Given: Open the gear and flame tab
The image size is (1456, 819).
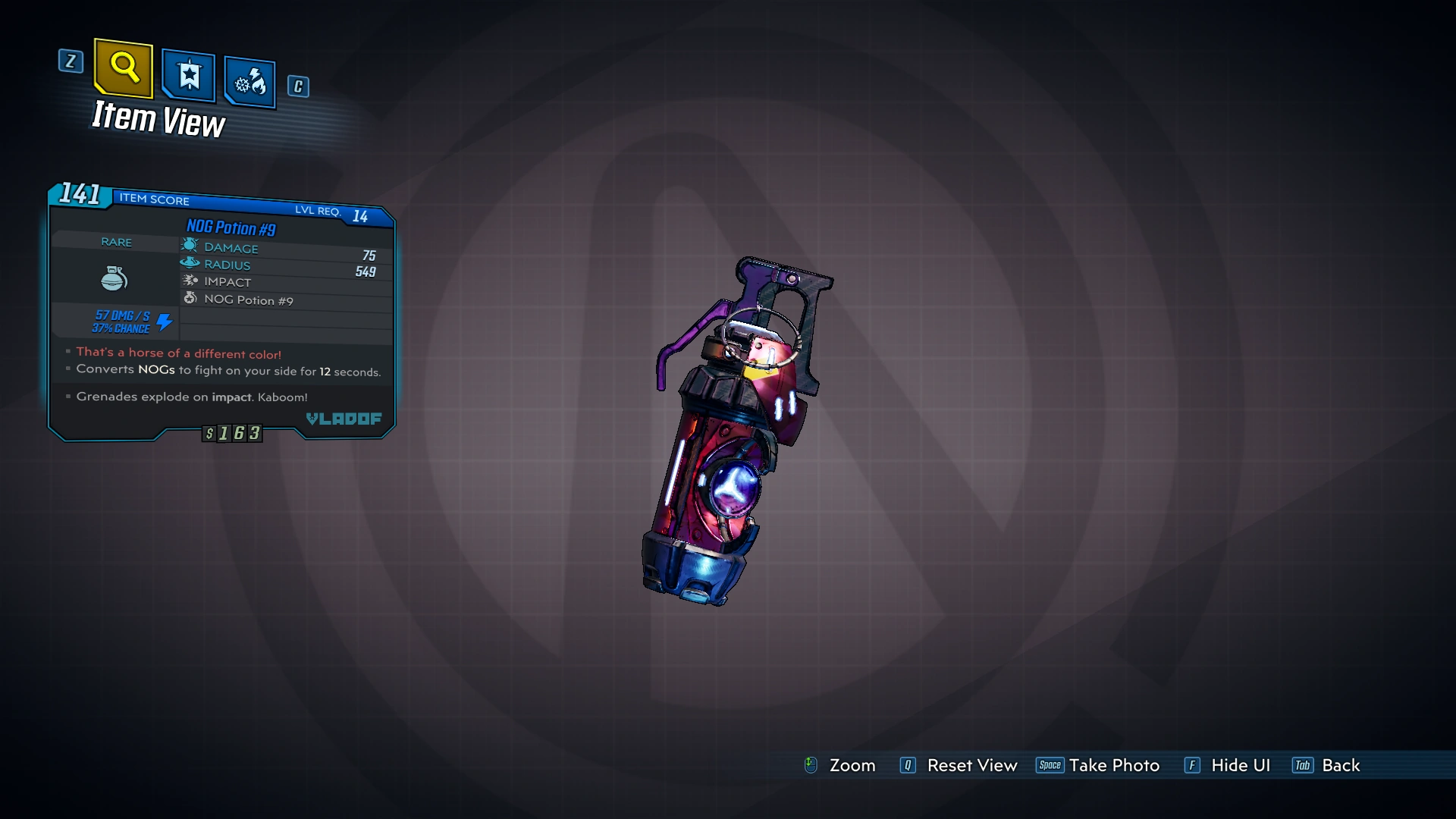Looking at the screenshot, I should click(249, 81).
